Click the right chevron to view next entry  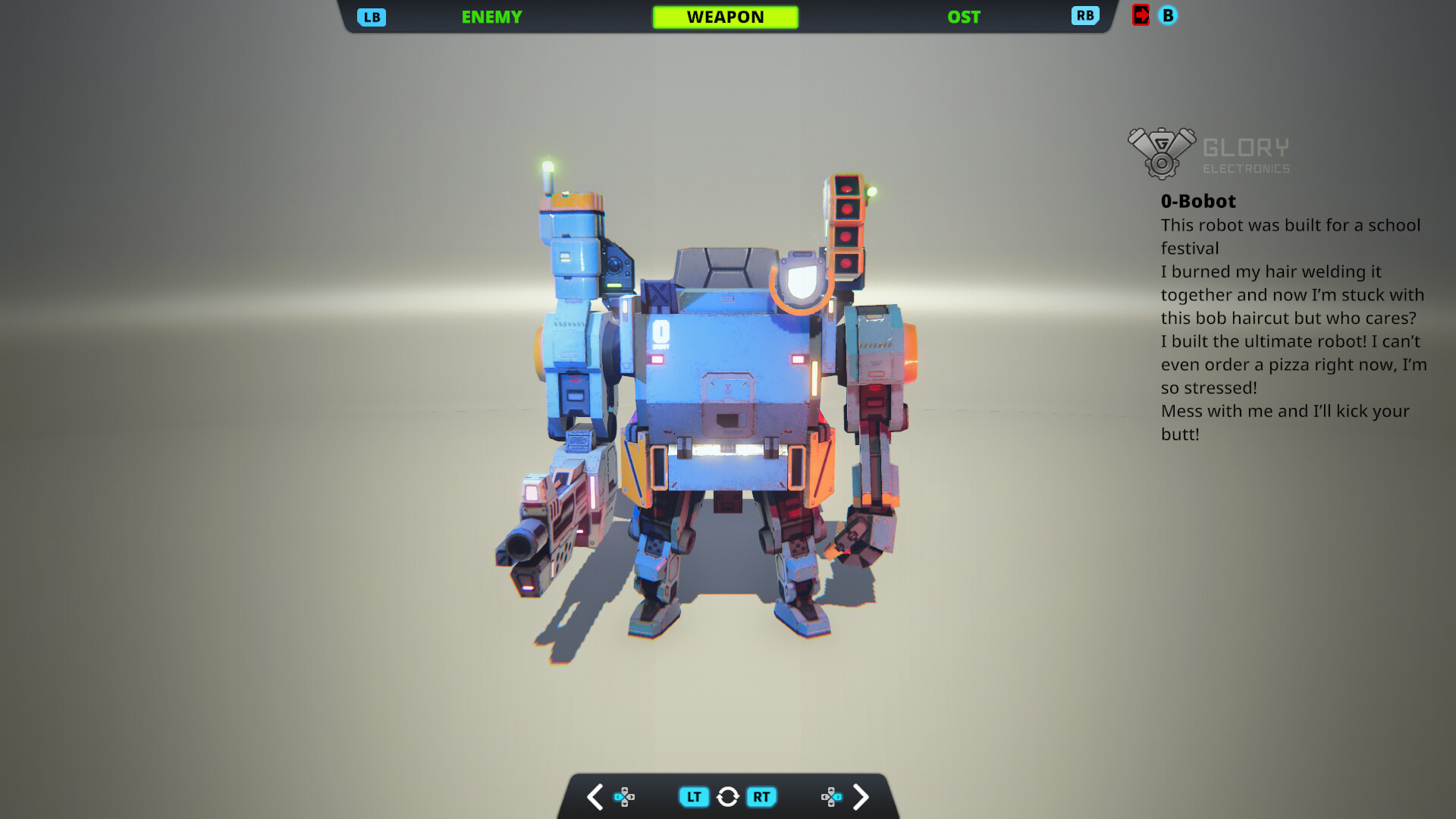(x=861, y=796)
